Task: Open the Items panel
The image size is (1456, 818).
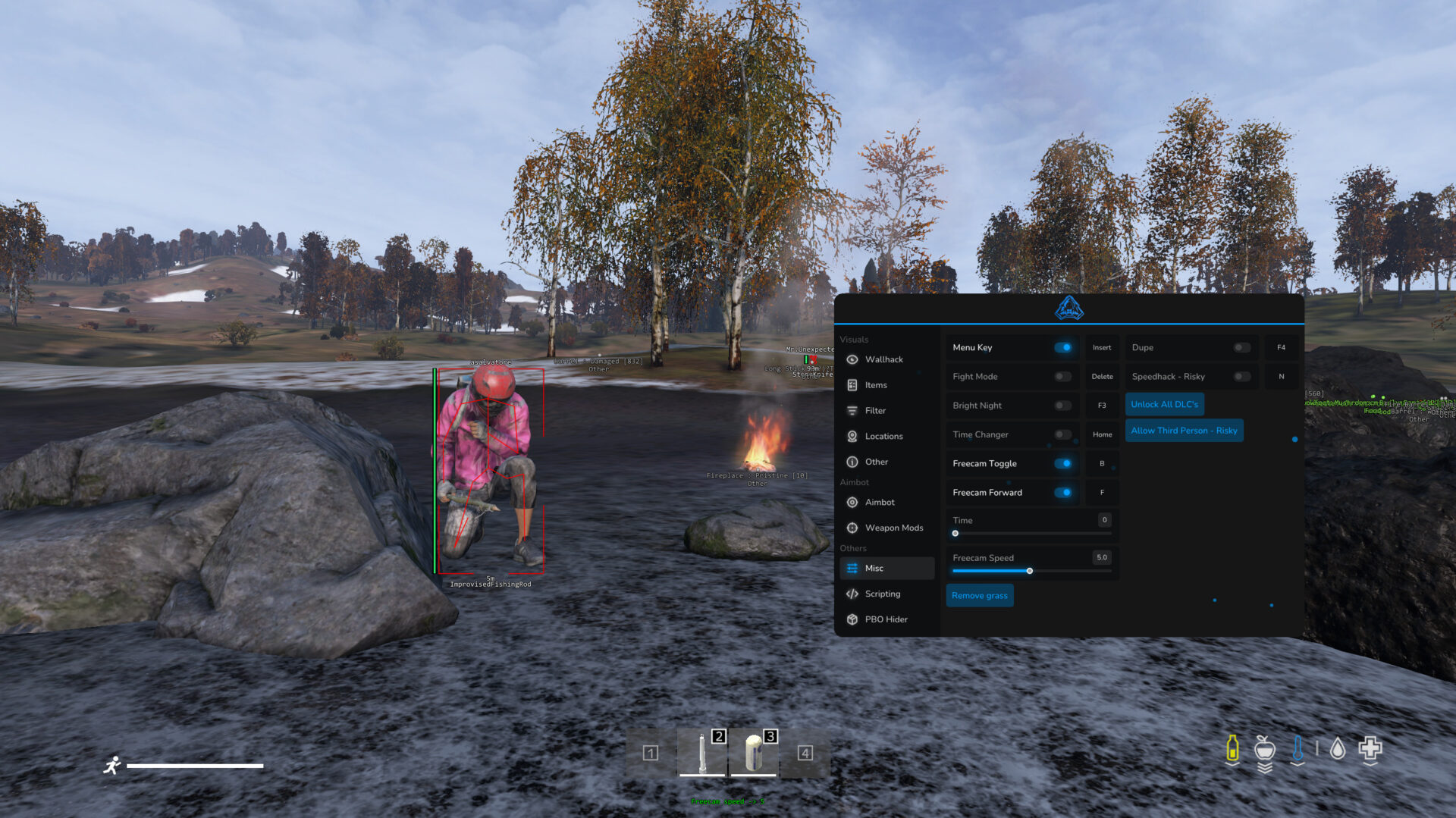Action: (x=876, y=385)
